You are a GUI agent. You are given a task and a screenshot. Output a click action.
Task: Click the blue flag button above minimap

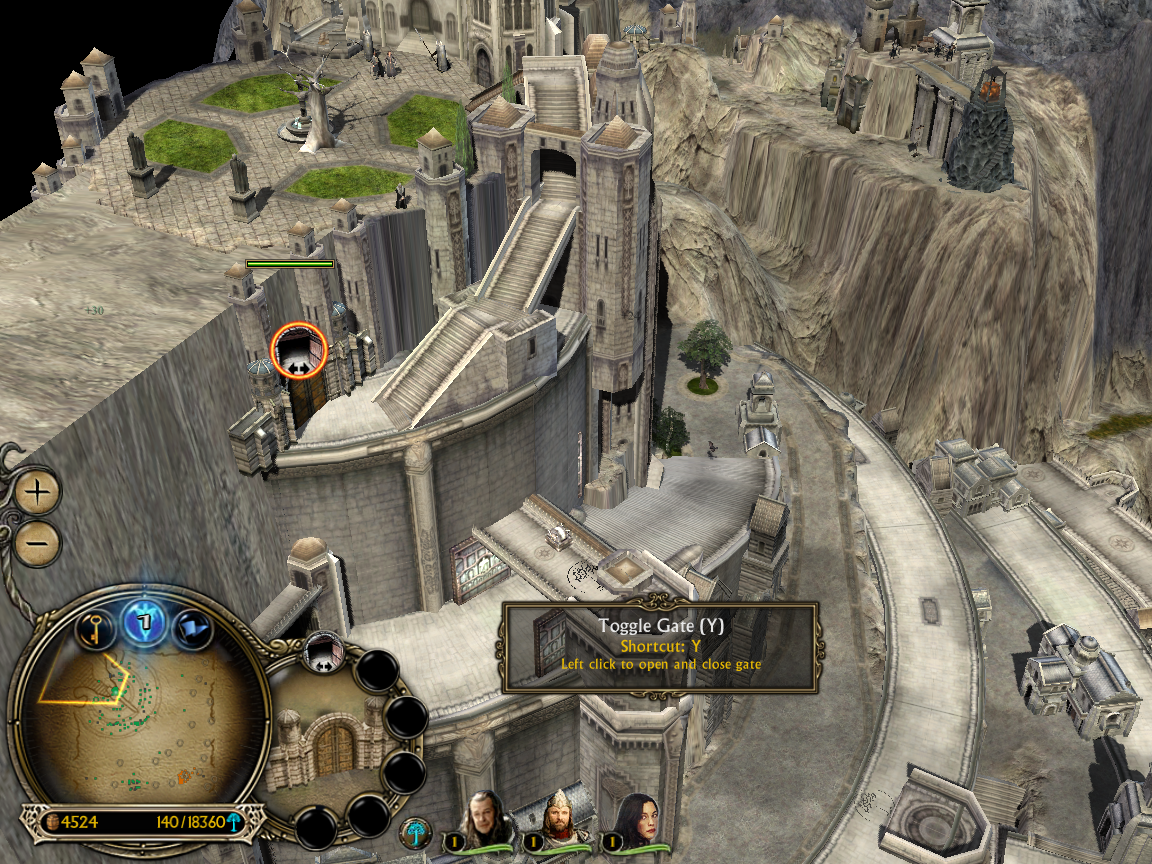(x=191, y=629)
